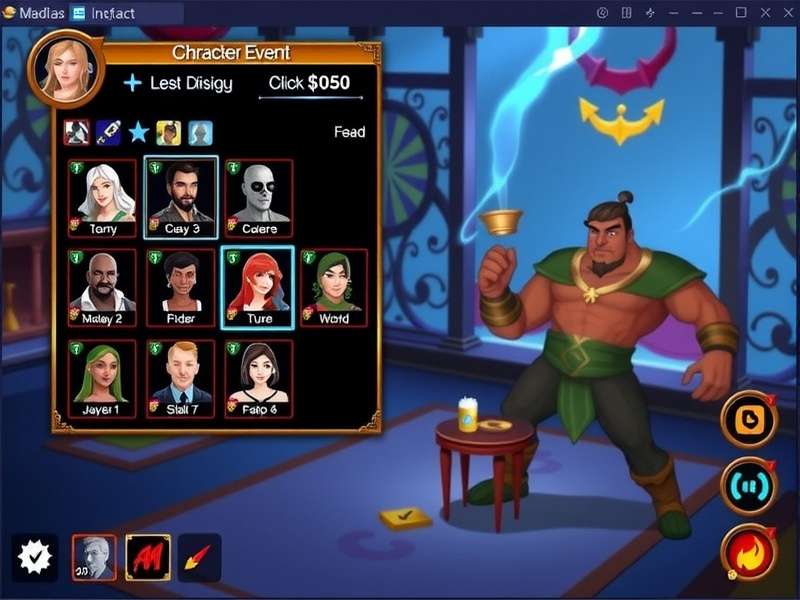The height and width of the screenshot is (600, 800).
Task: Choose the Fider character card
Action: (x=180, y=288)
